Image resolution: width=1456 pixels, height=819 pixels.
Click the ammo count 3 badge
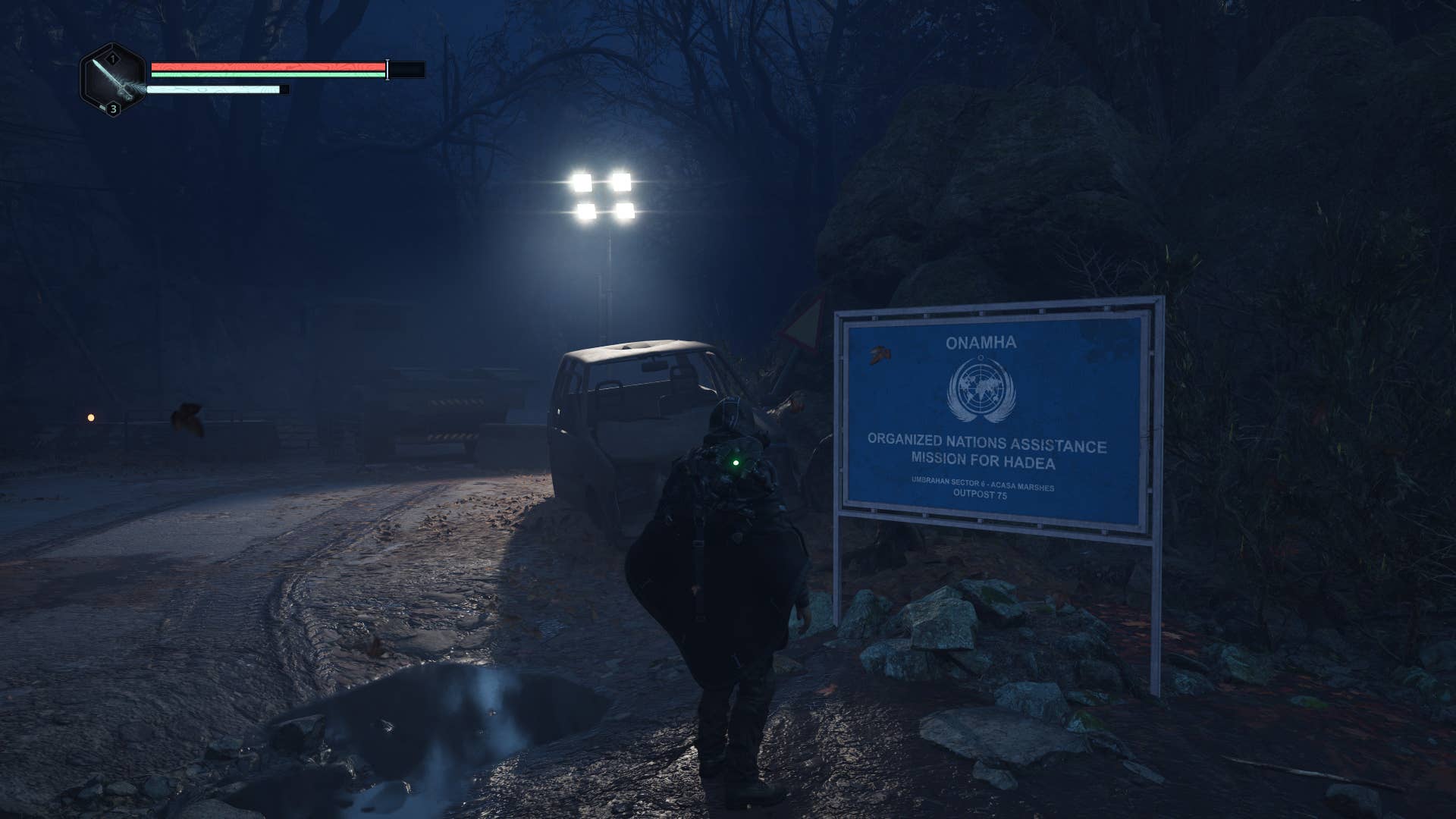click(113, 109)
